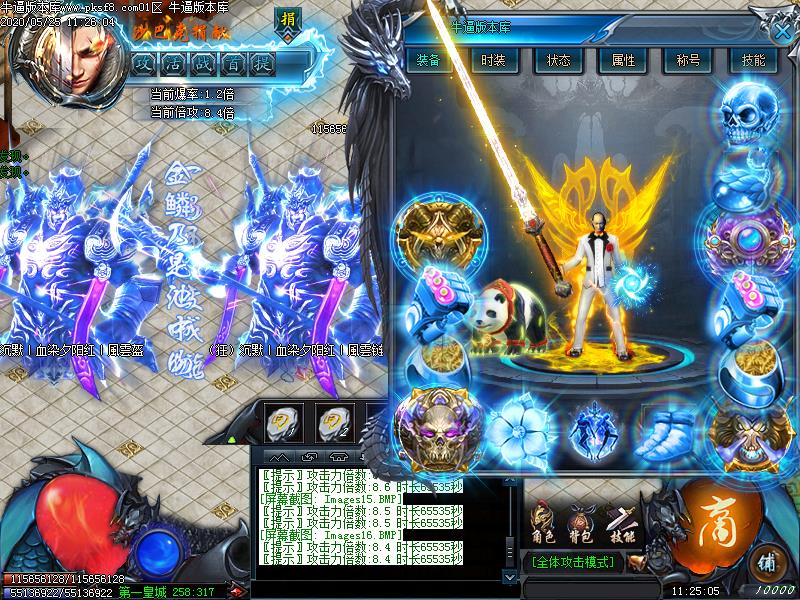Screen dimensions: 800x600
Task: Open the 捐 donate banner
Action: coord(287,21)
